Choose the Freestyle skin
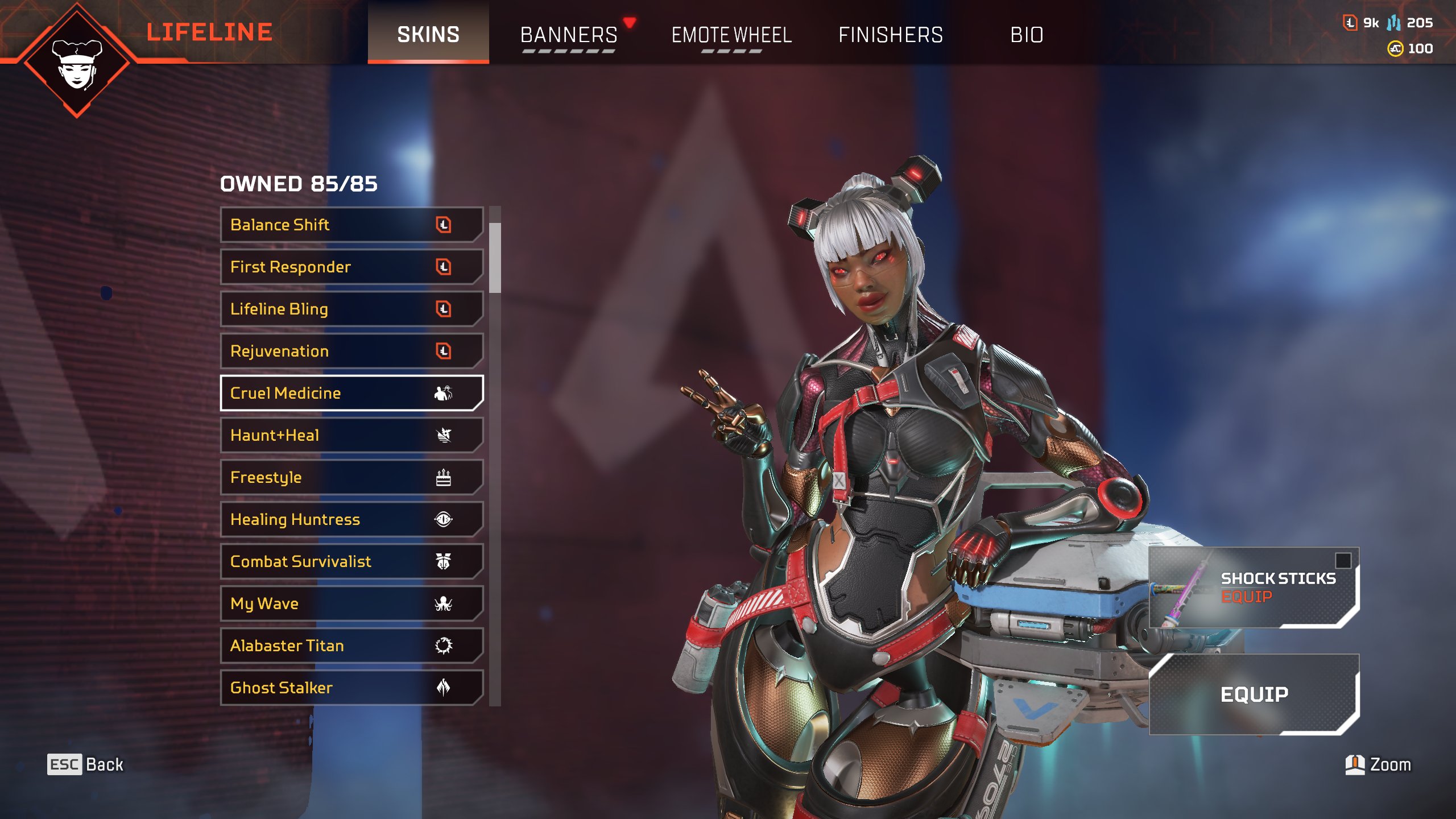The height and width of the screenshot is (819, 1456). [351, 477]
